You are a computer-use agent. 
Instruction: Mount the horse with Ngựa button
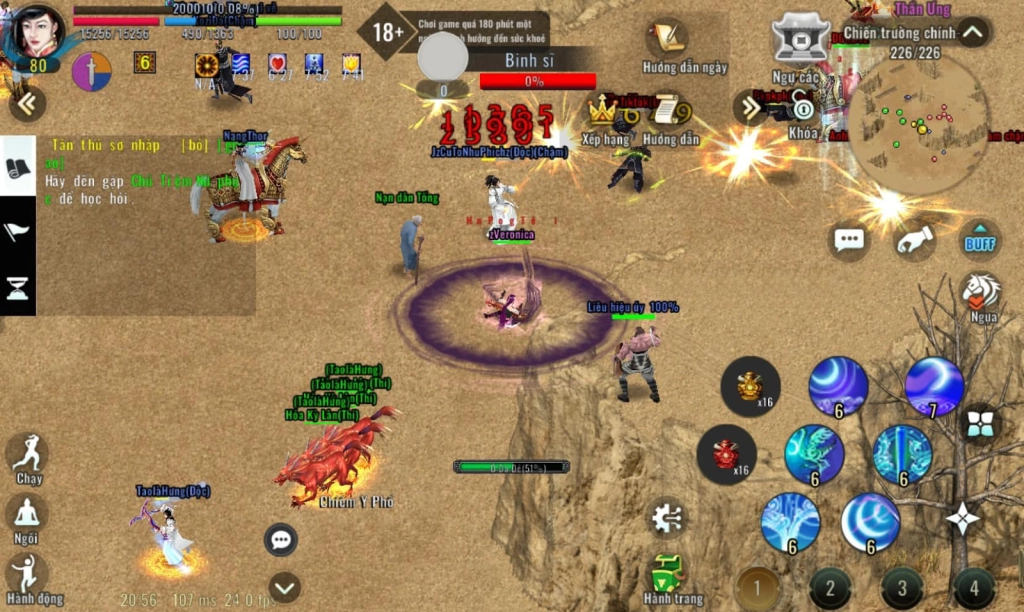(x=982, y=293)
